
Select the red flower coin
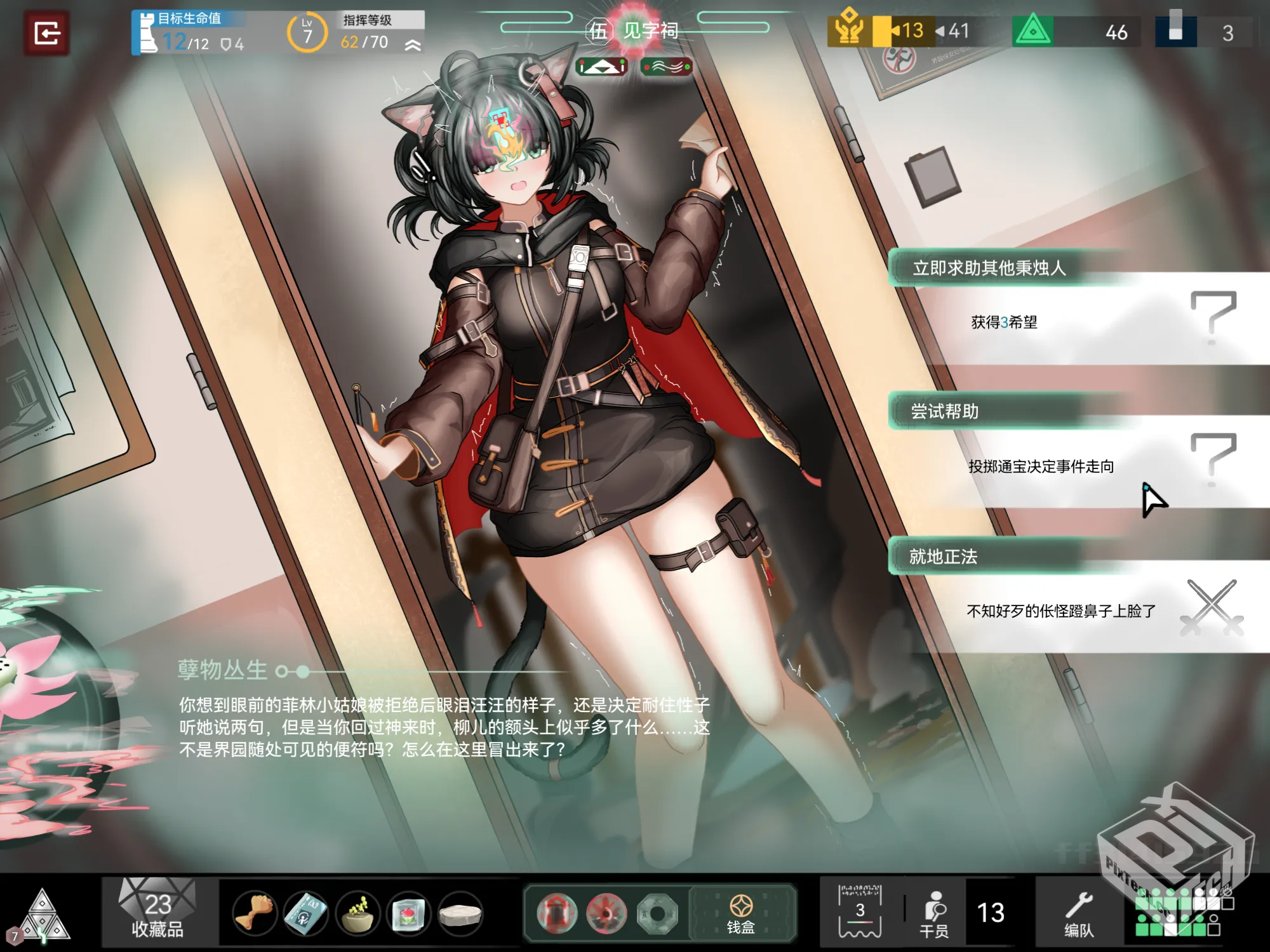pyautogui.click(x=606, y=913)
